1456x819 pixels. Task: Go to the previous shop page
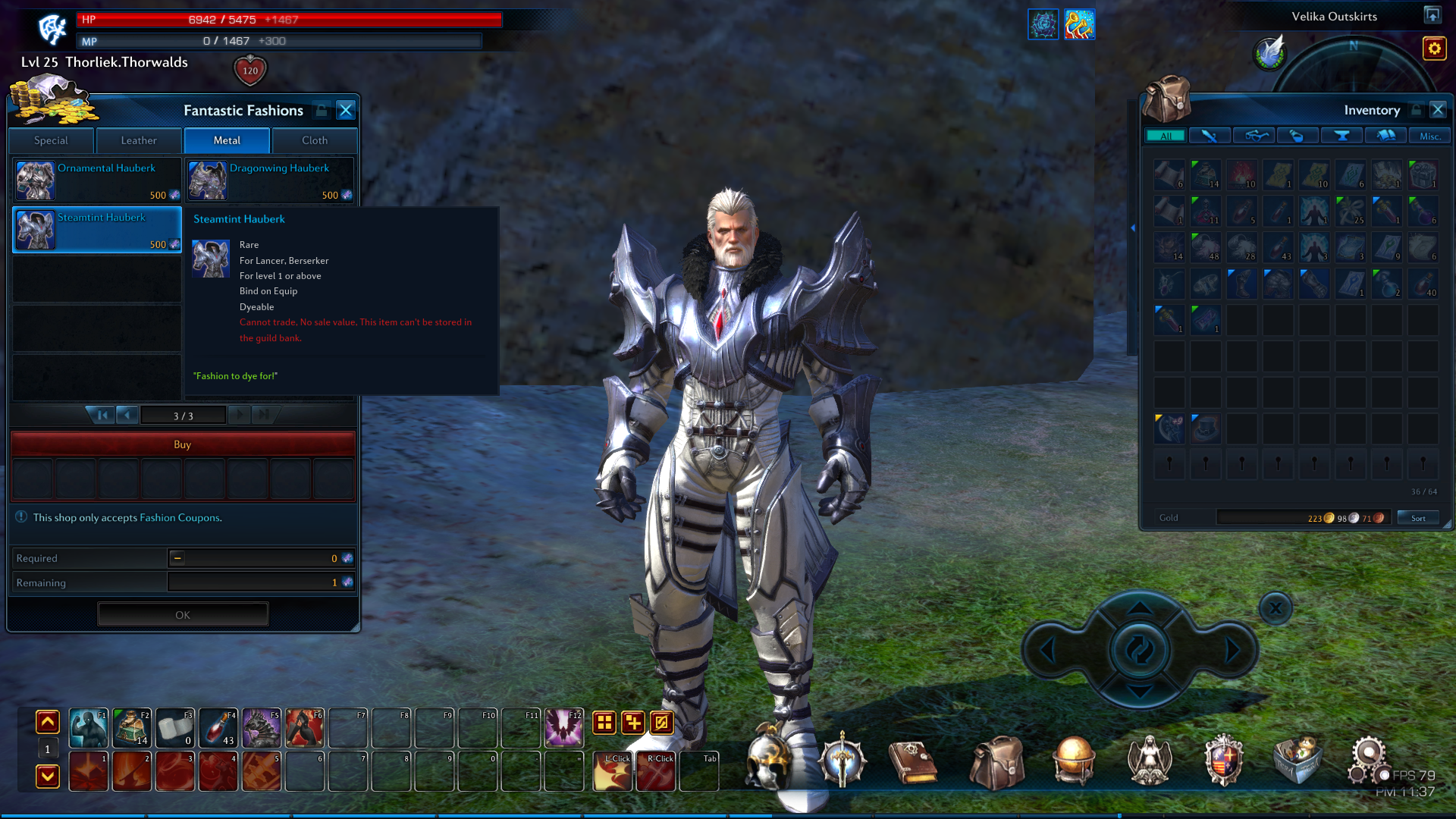(x=127, y=415)
